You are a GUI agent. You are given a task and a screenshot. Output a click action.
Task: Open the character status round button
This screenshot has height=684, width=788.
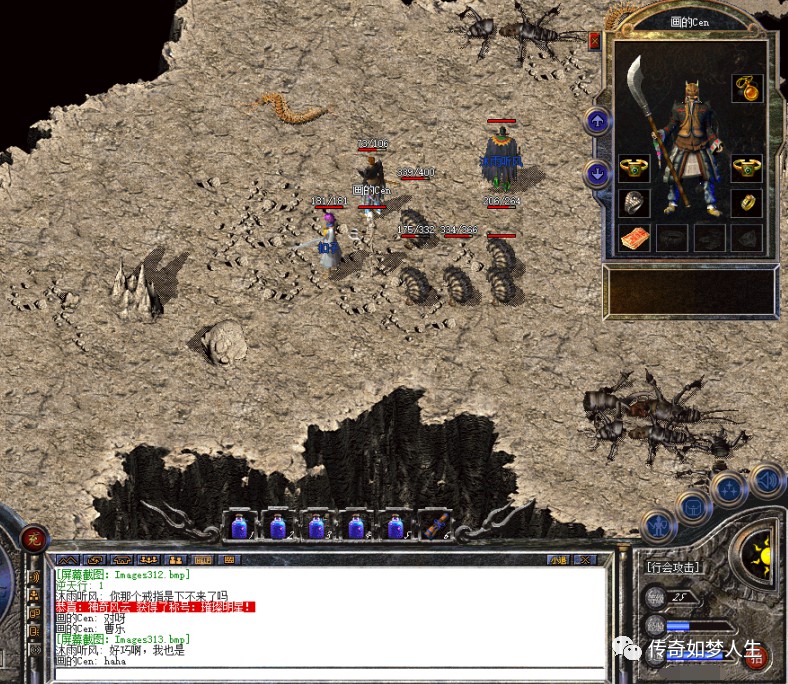(657, 524)
